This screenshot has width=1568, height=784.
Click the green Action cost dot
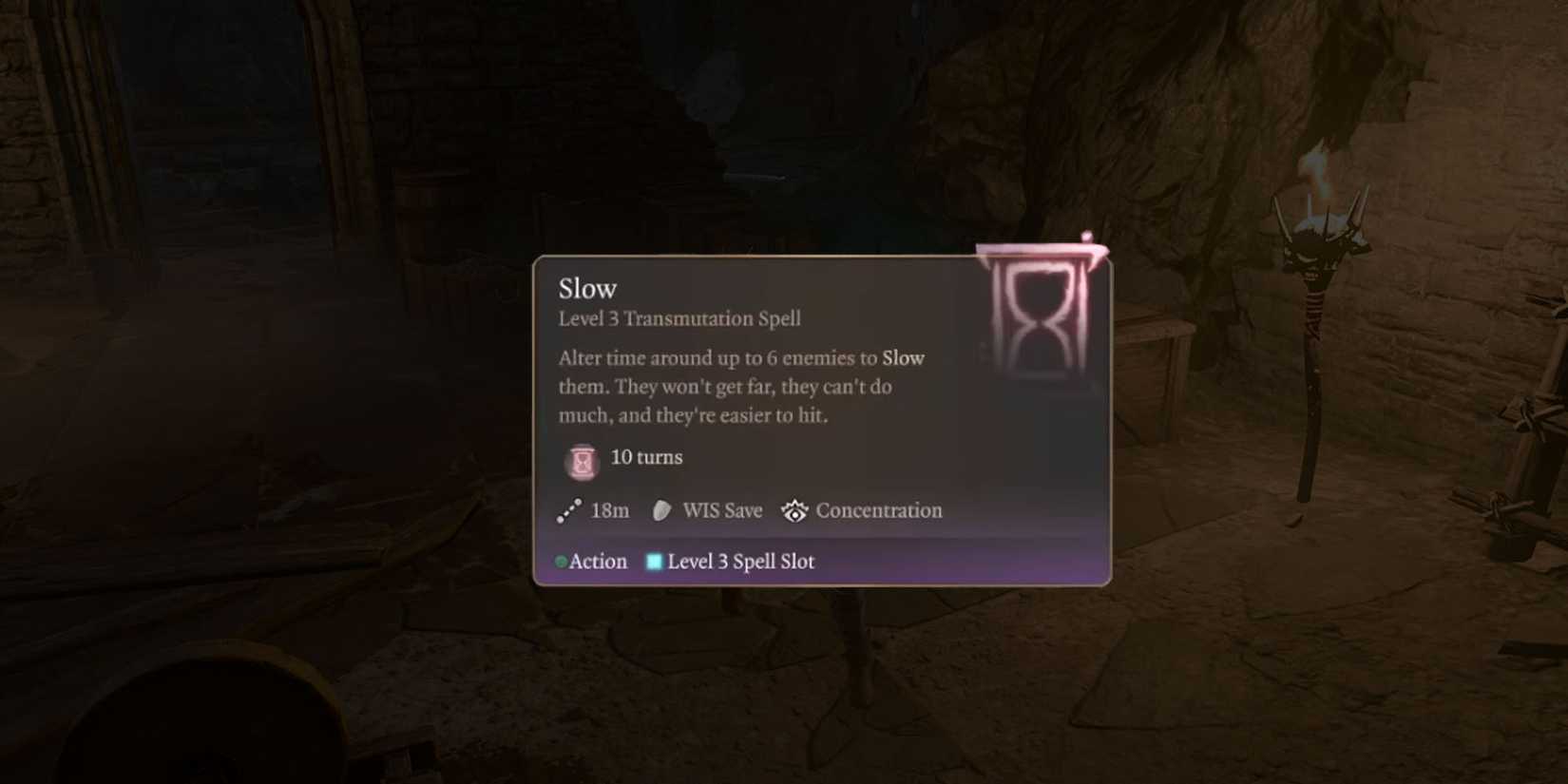tap(562, 561)
